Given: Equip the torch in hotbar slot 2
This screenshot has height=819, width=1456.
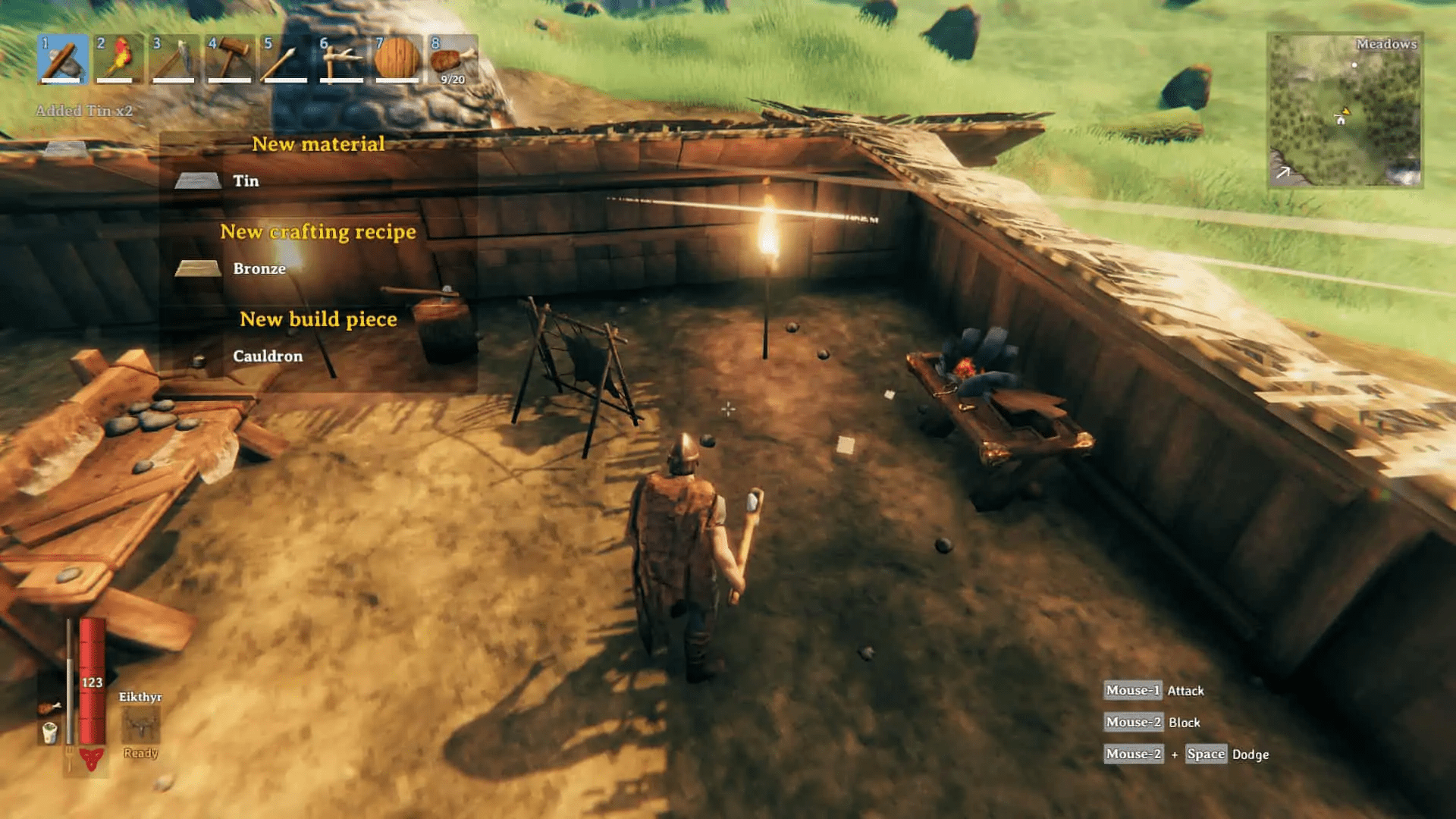Looking at the screenshot, I should [120, 61].
